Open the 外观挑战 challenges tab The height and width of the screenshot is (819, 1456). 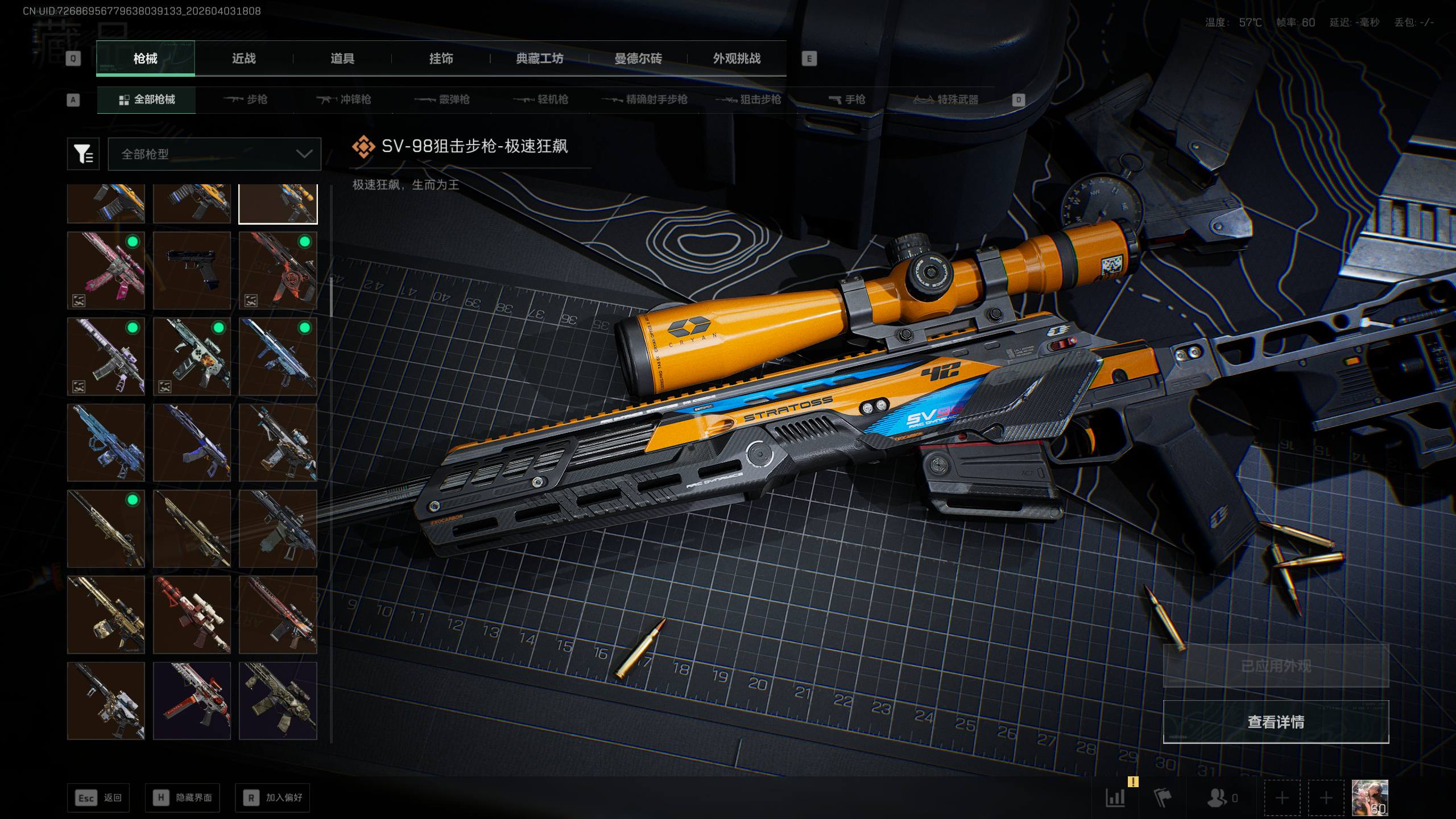tap(737, 59)
